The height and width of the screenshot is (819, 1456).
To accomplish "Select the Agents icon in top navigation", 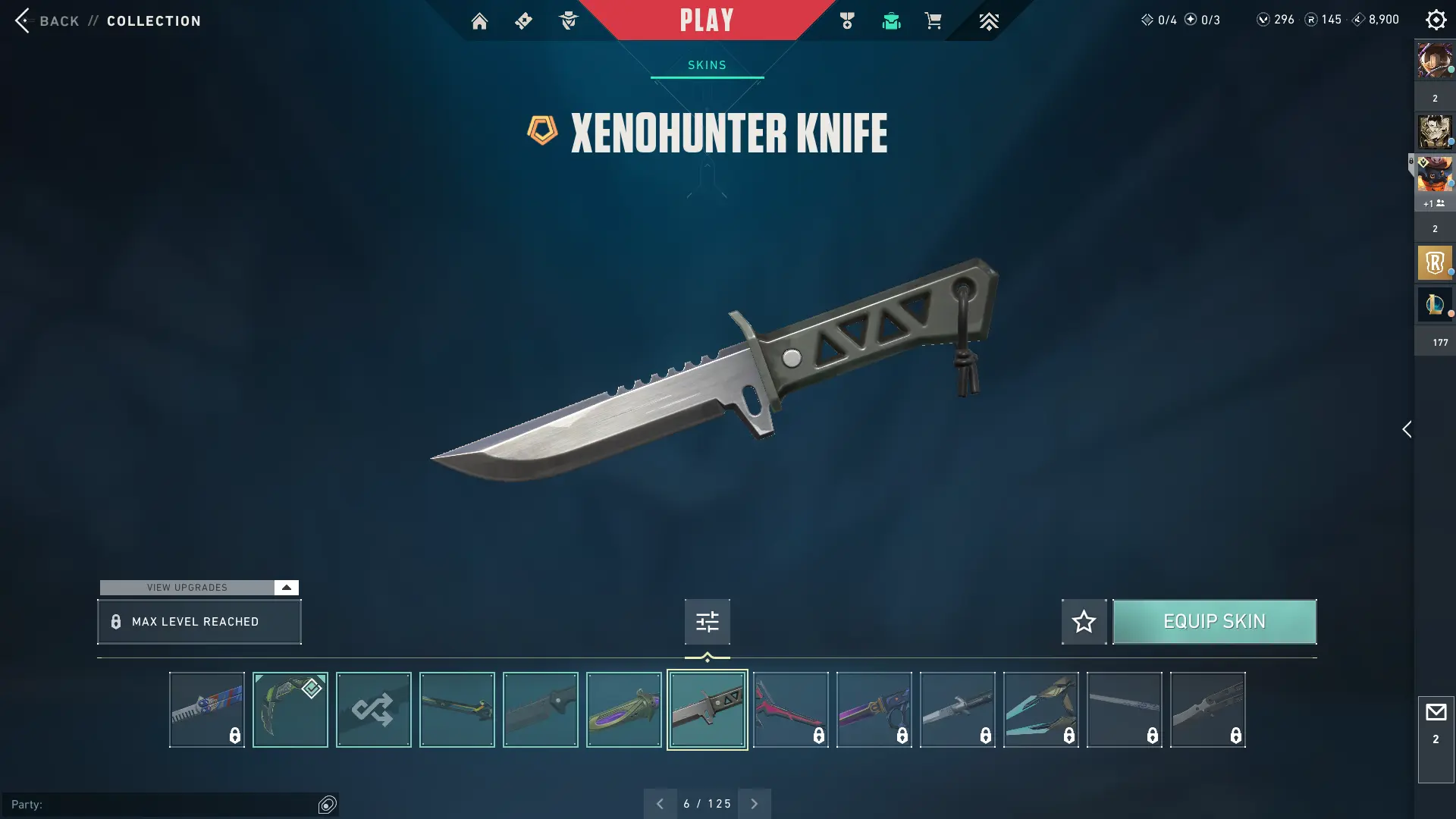I will (x=570, y=20).
